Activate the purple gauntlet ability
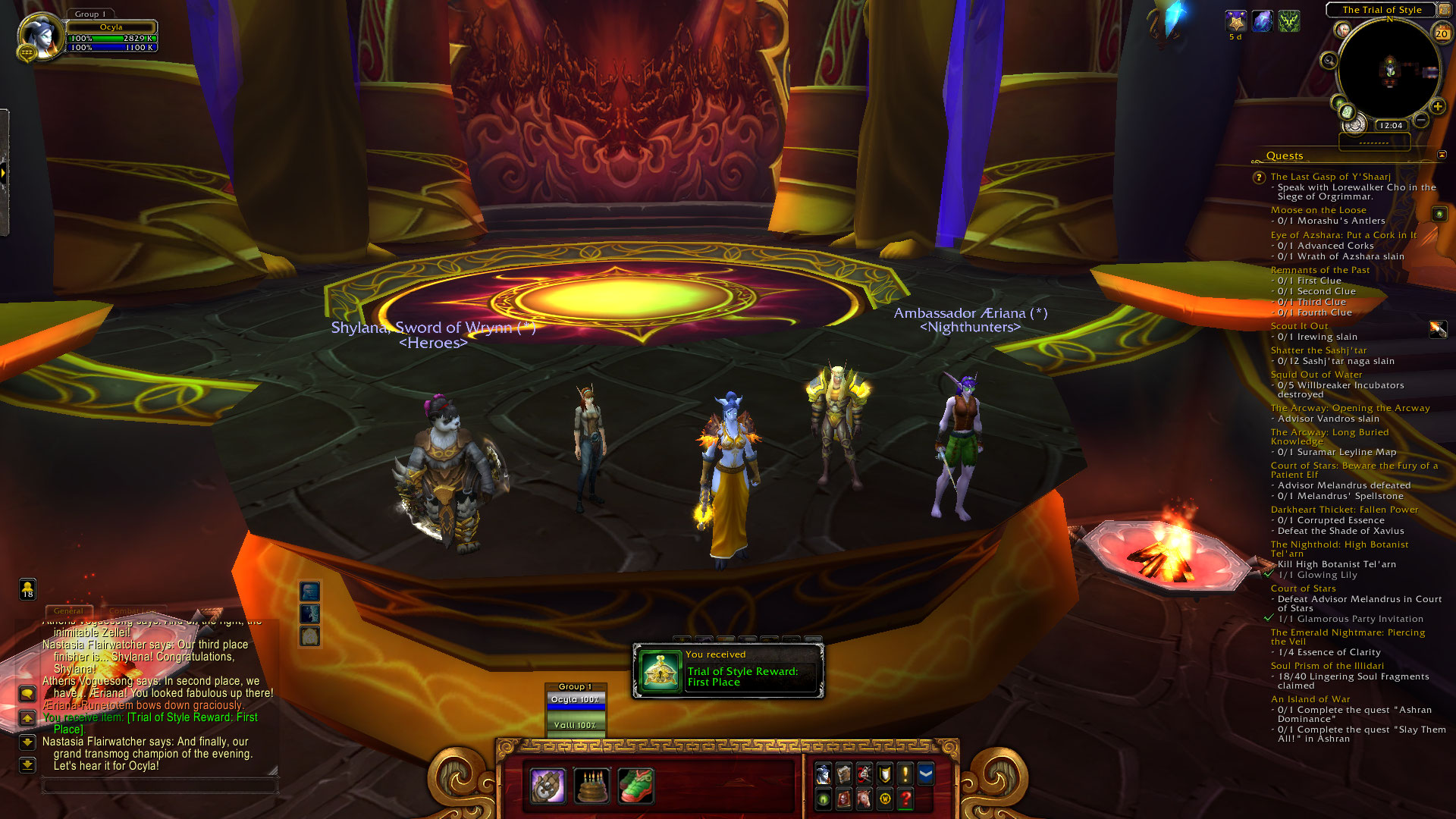The height and width of the screenshot is (819, 1456). [548, 786]
